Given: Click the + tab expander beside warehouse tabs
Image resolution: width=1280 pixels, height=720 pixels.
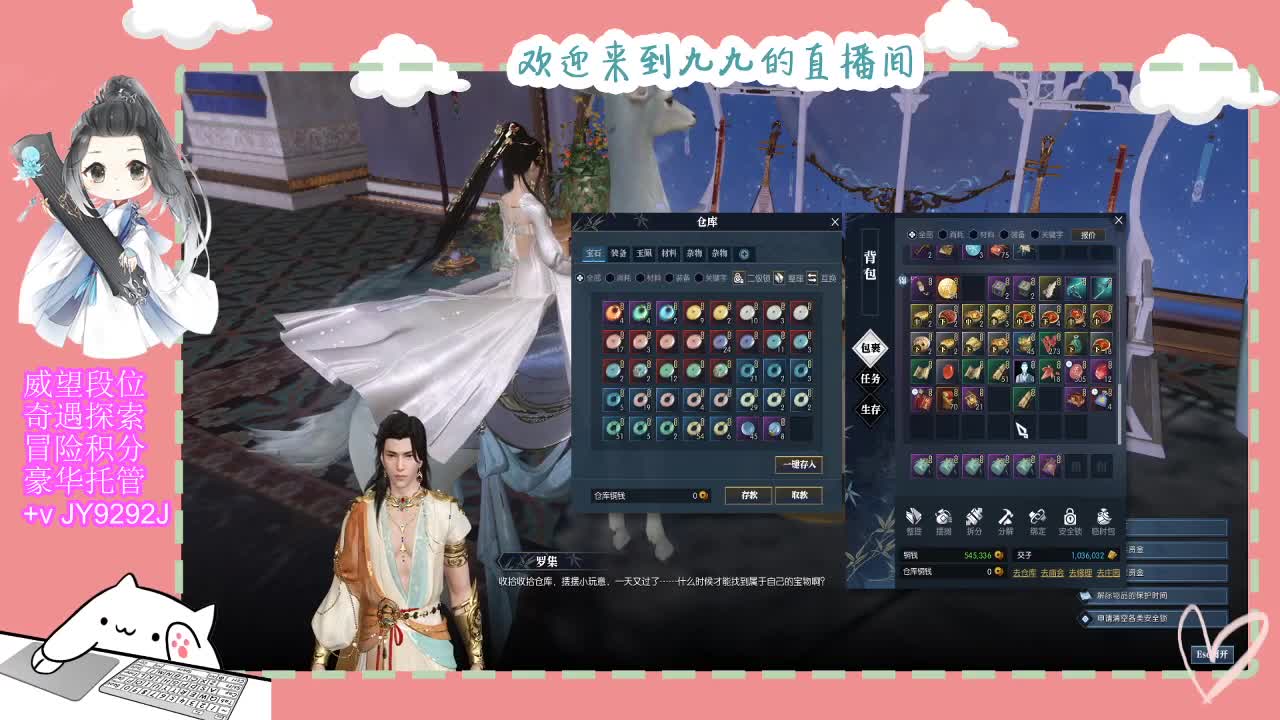Looking at the screenshot, I should tap(744, 254).
